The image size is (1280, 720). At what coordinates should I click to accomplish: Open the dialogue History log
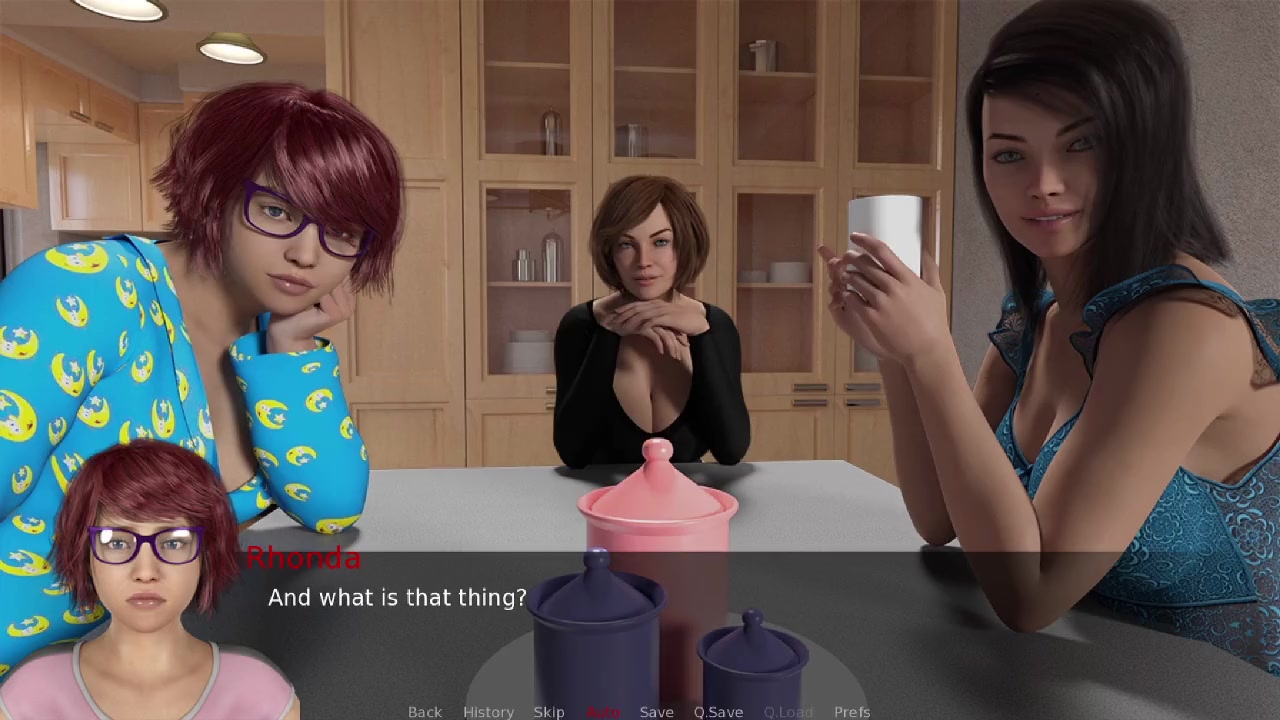coord(488,711)
